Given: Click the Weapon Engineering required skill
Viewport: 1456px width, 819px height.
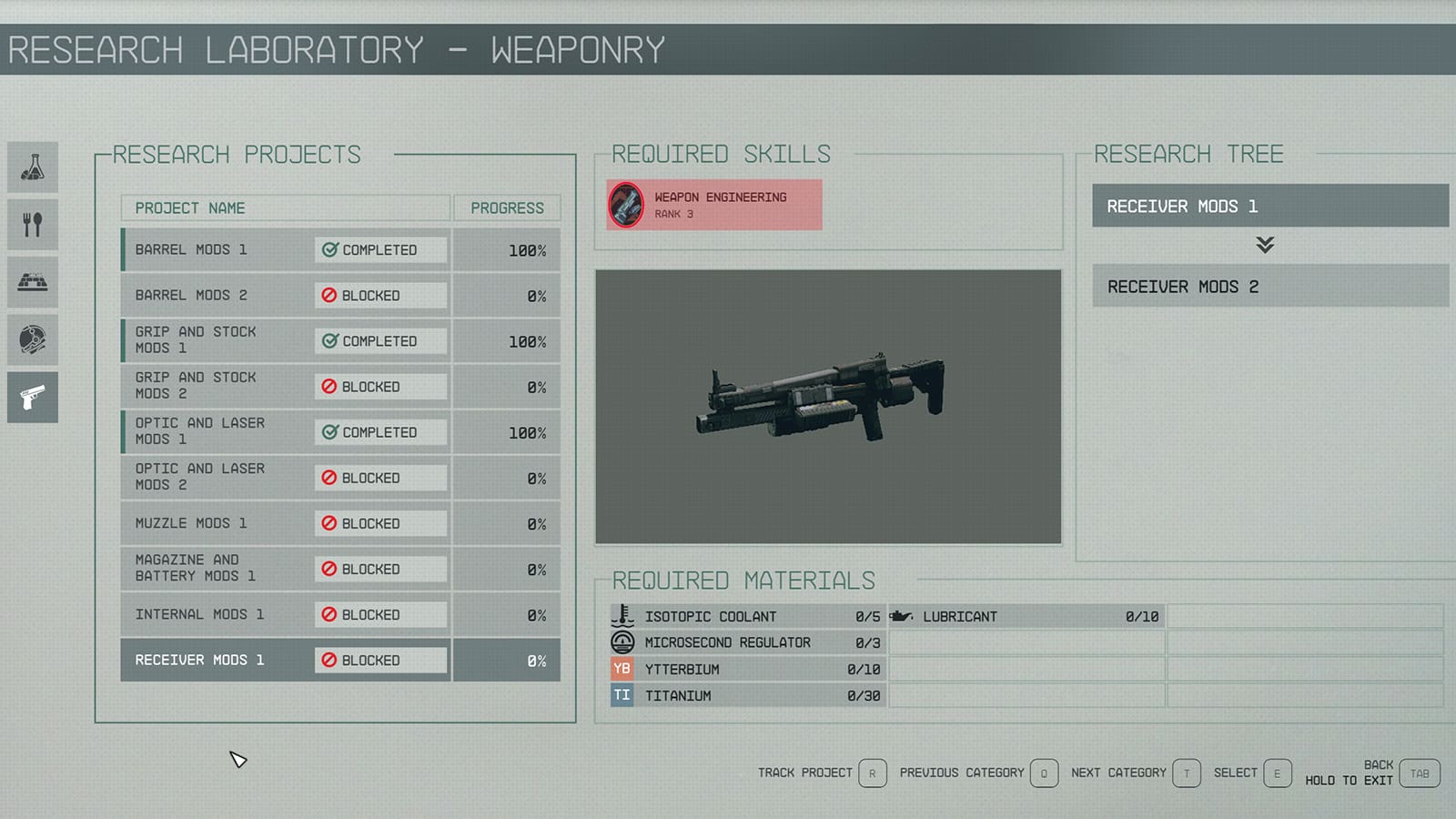Looking at the screenshot, I should (714, 205).
